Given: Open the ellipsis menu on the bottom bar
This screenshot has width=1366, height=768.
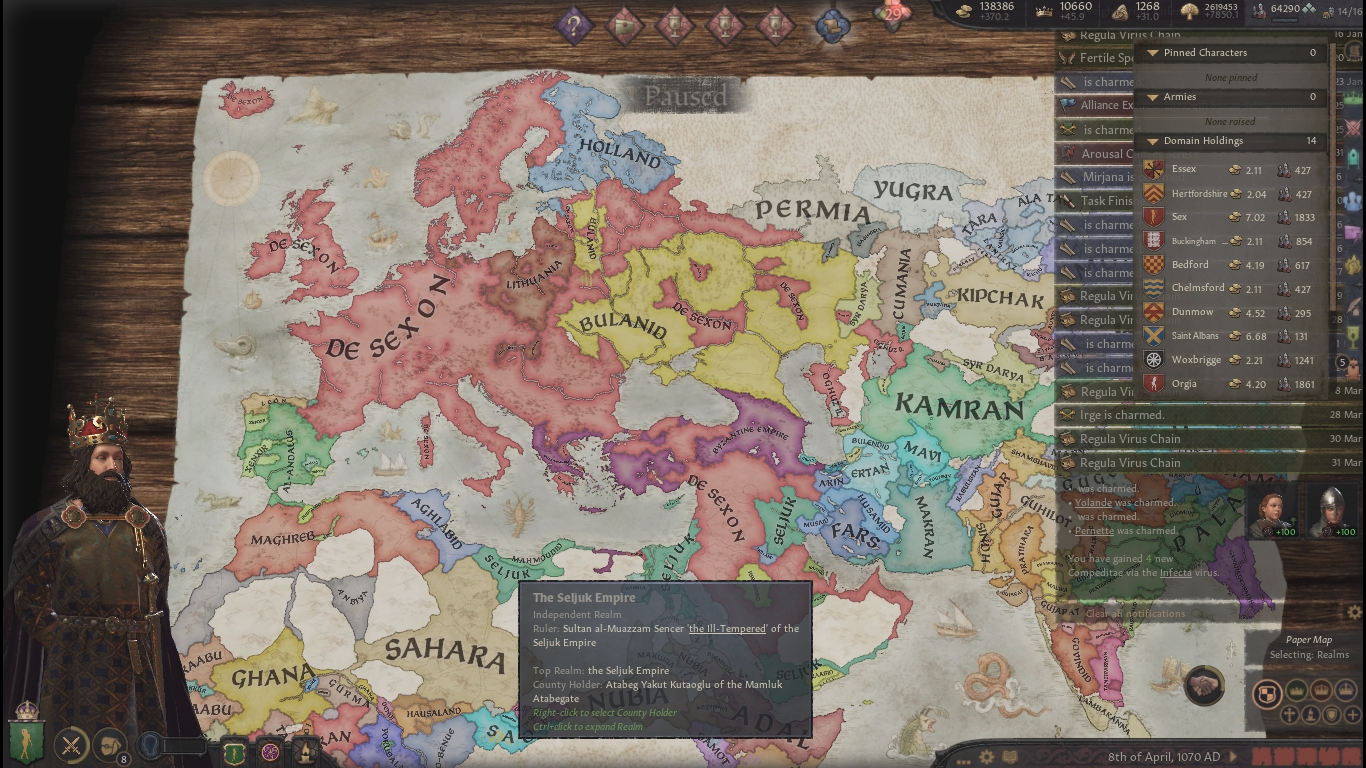Looking at the screenshot, I should [963, 762].
